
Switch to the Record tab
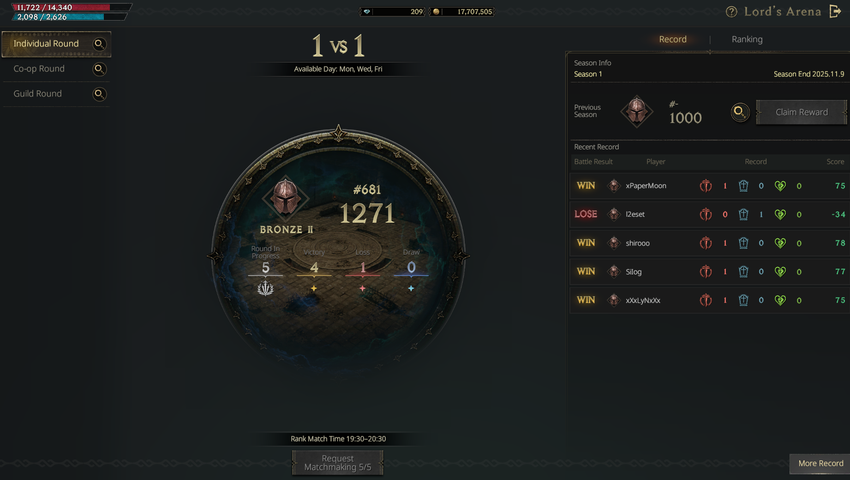[673, 40]
